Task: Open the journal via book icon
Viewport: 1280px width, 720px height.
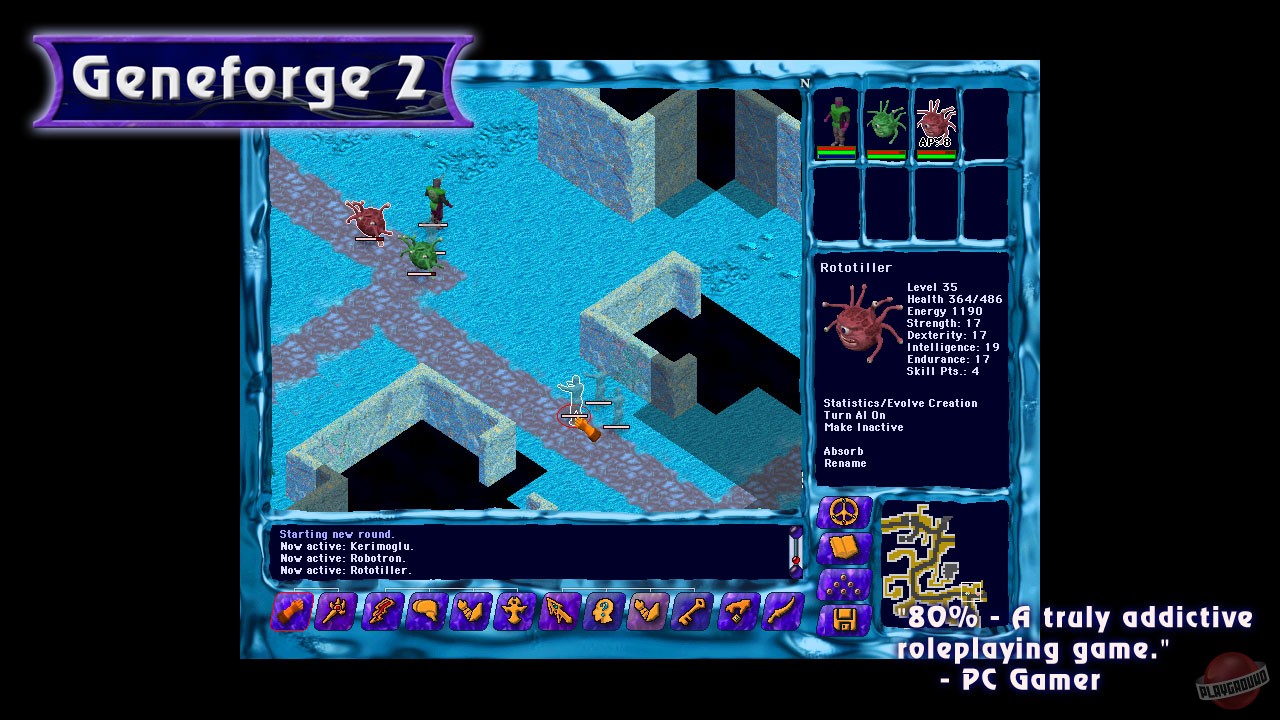Action: tap(843, 545)
